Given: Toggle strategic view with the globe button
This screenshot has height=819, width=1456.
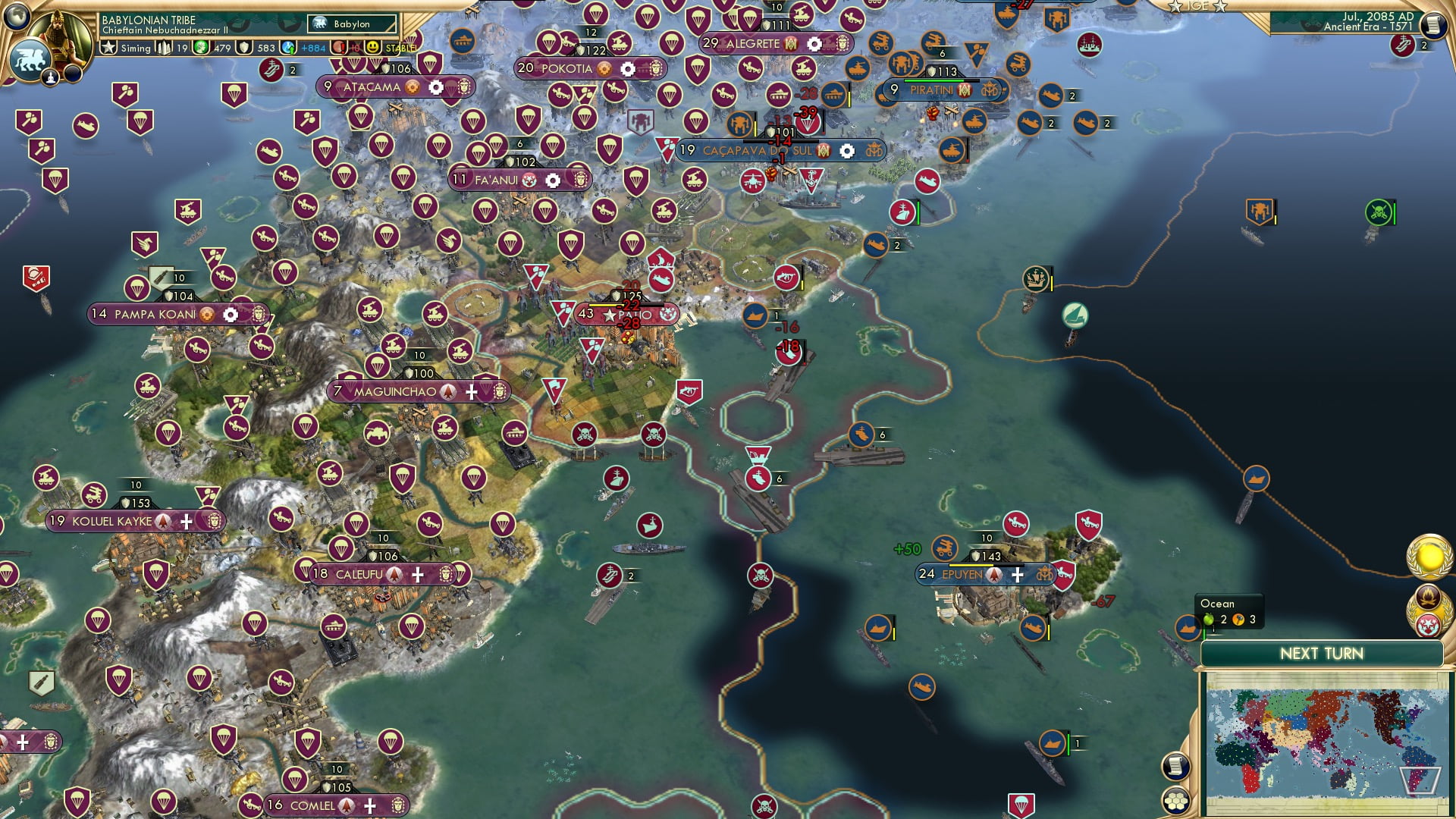Looking at the screenshot, I should (x=17, y=17).
